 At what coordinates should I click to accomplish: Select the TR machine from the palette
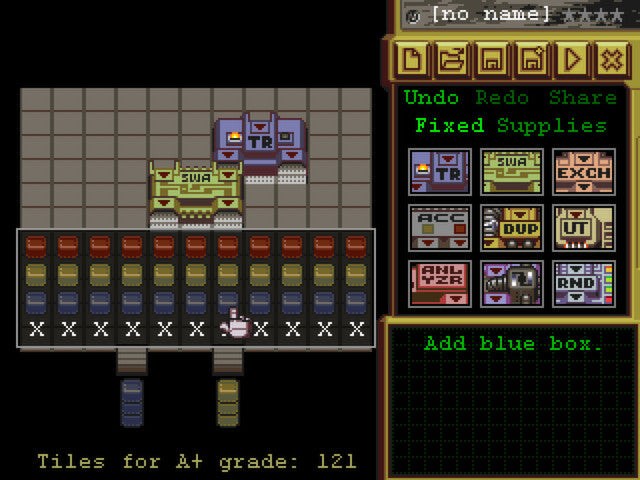(x=440, y=172)
